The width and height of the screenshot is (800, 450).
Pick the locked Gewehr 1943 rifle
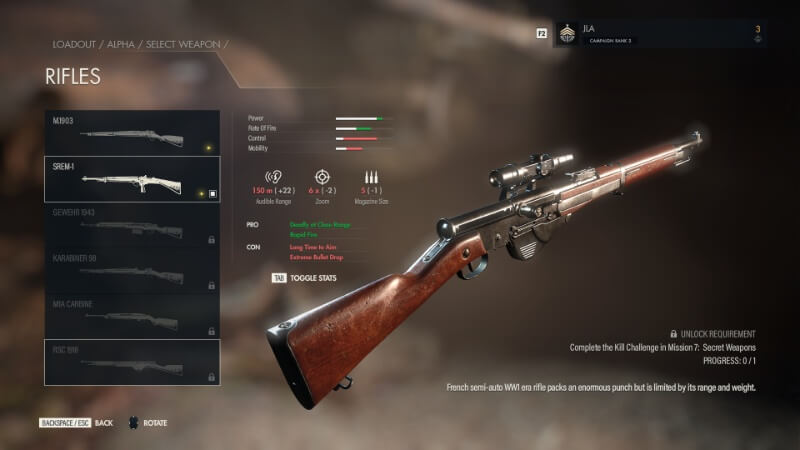tap(132, 224)
